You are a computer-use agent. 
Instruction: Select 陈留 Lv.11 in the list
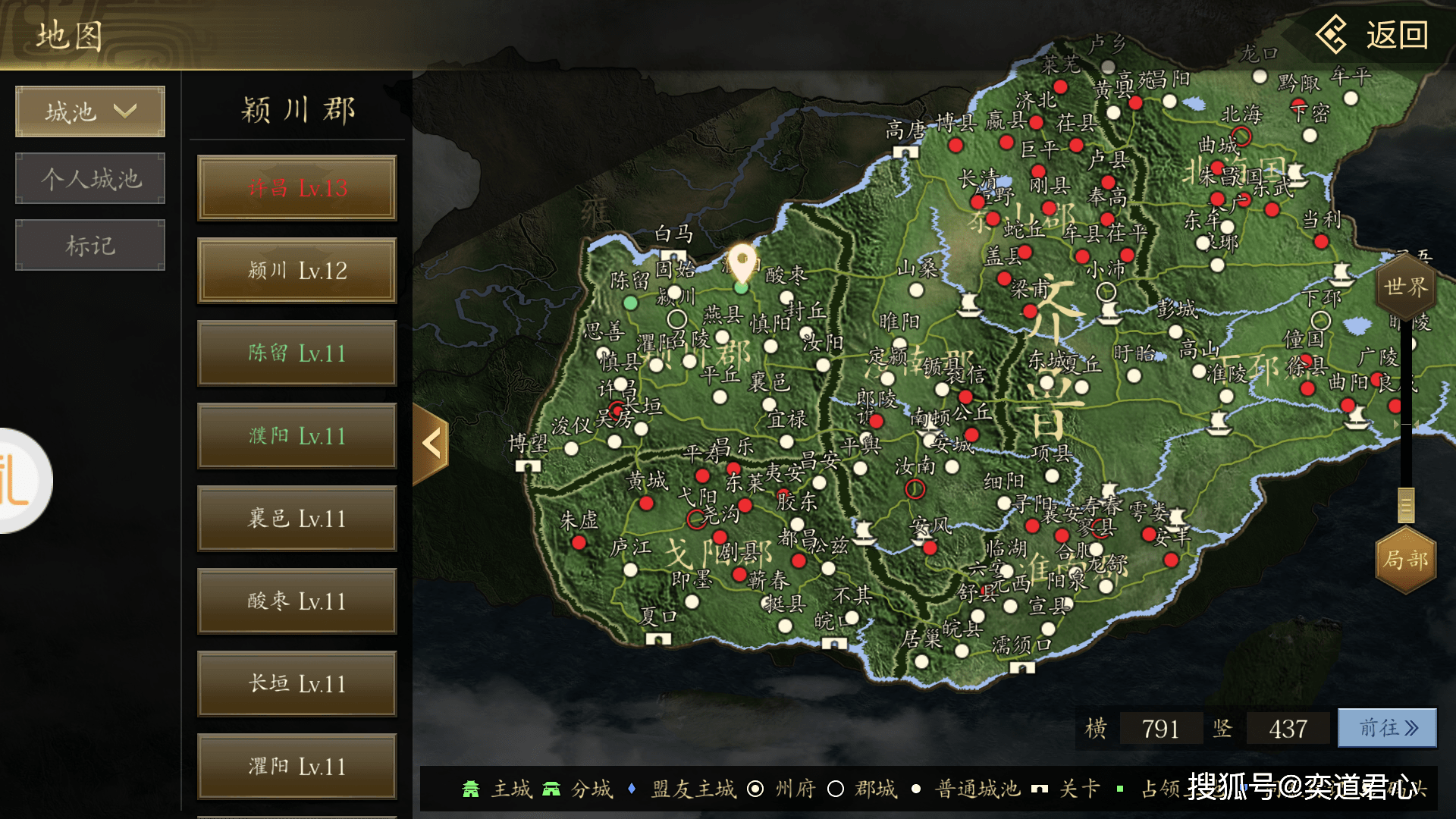[297, 353]
